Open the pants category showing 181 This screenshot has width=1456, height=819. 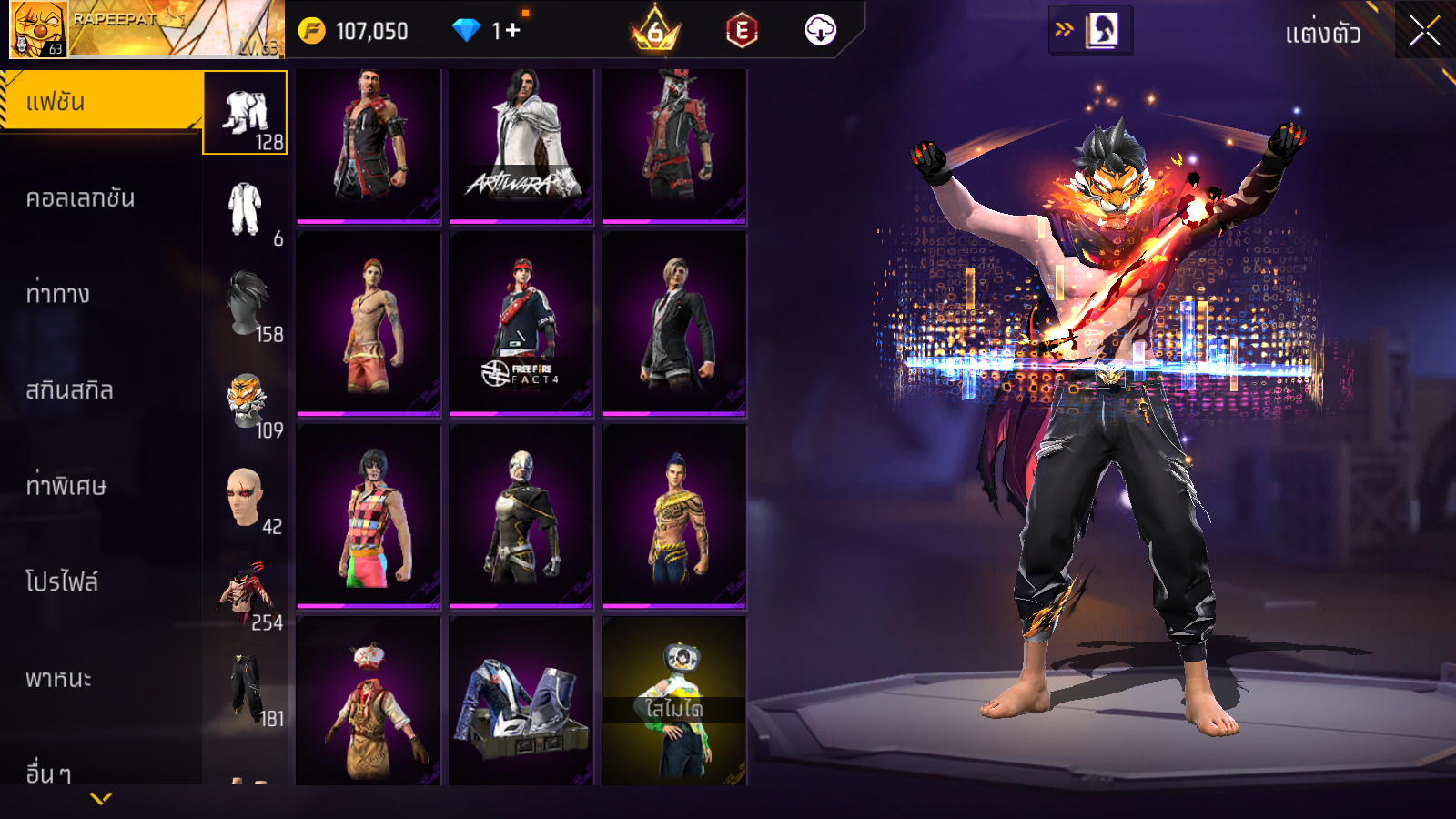[x=246, y=689]
